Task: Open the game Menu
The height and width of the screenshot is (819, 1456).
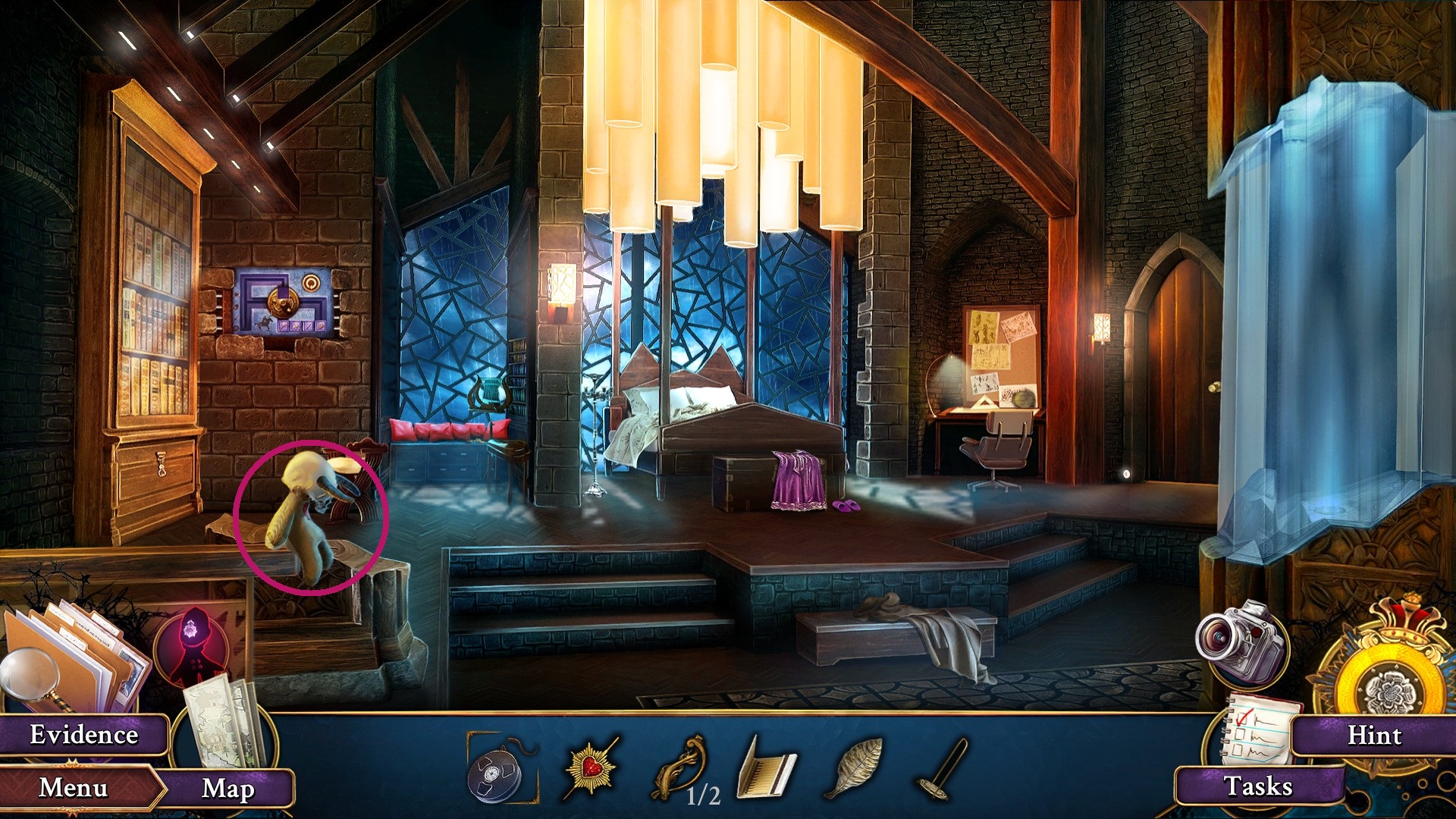Action: (76, 787)
